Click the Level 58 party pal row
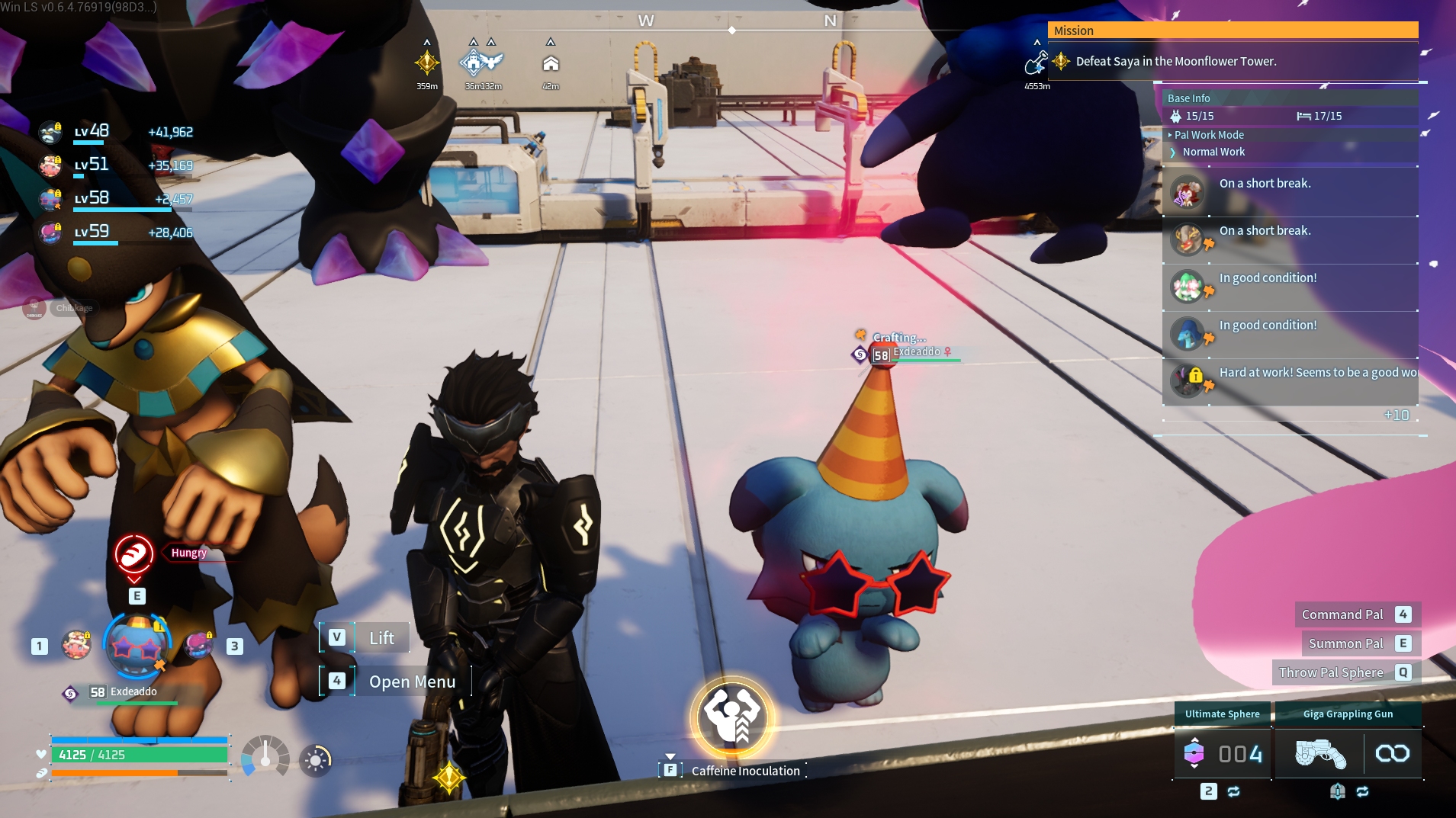Viewport: 1456px width, 818px height. pyautogui.click(x=116, y=199)
